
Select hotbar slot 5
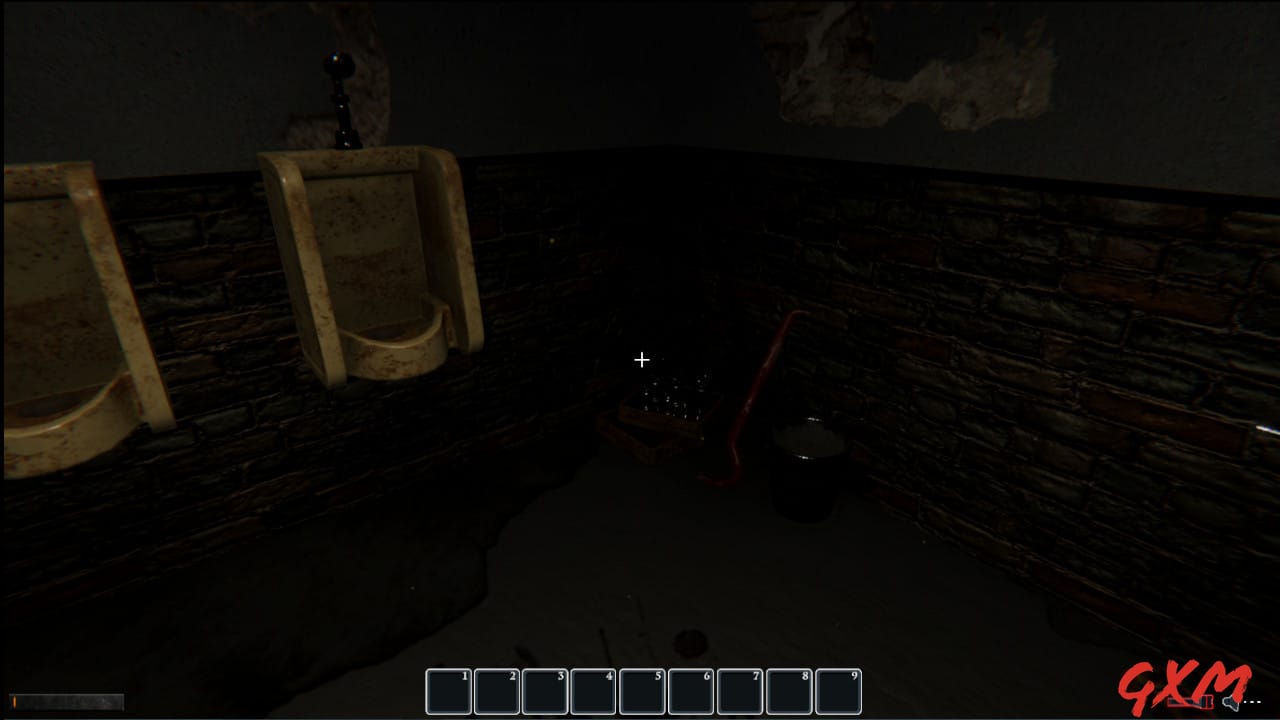(x=643, y=690)
